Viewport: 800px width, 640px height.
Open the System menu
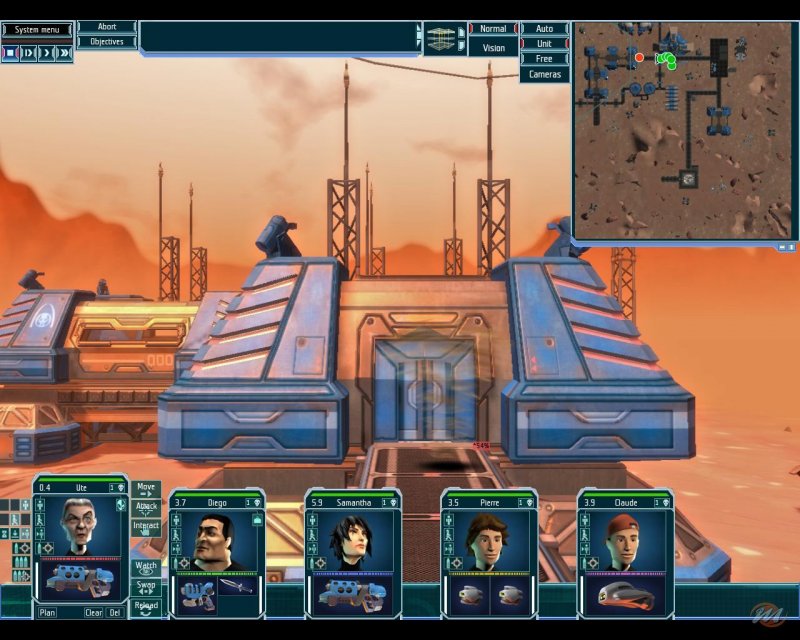tap(38, 30)
